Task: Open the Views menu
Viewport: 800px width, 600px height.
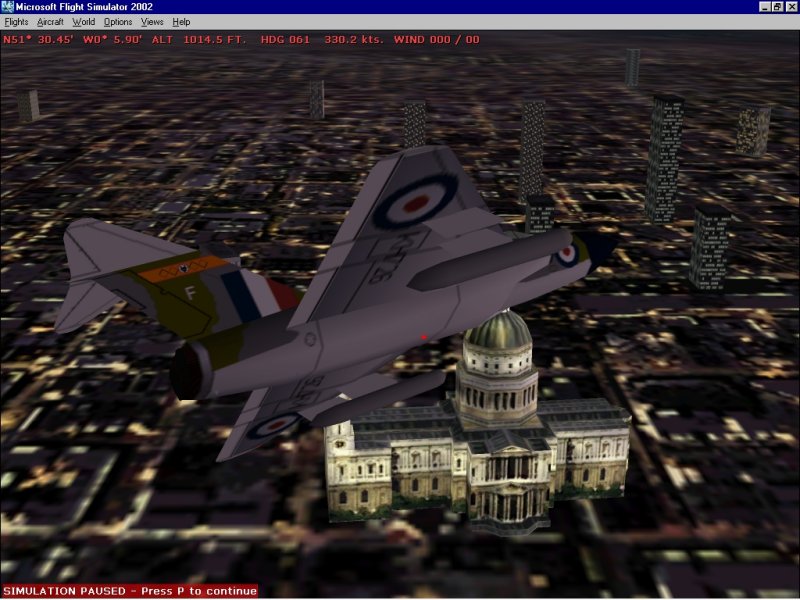Action: (152, 21)
